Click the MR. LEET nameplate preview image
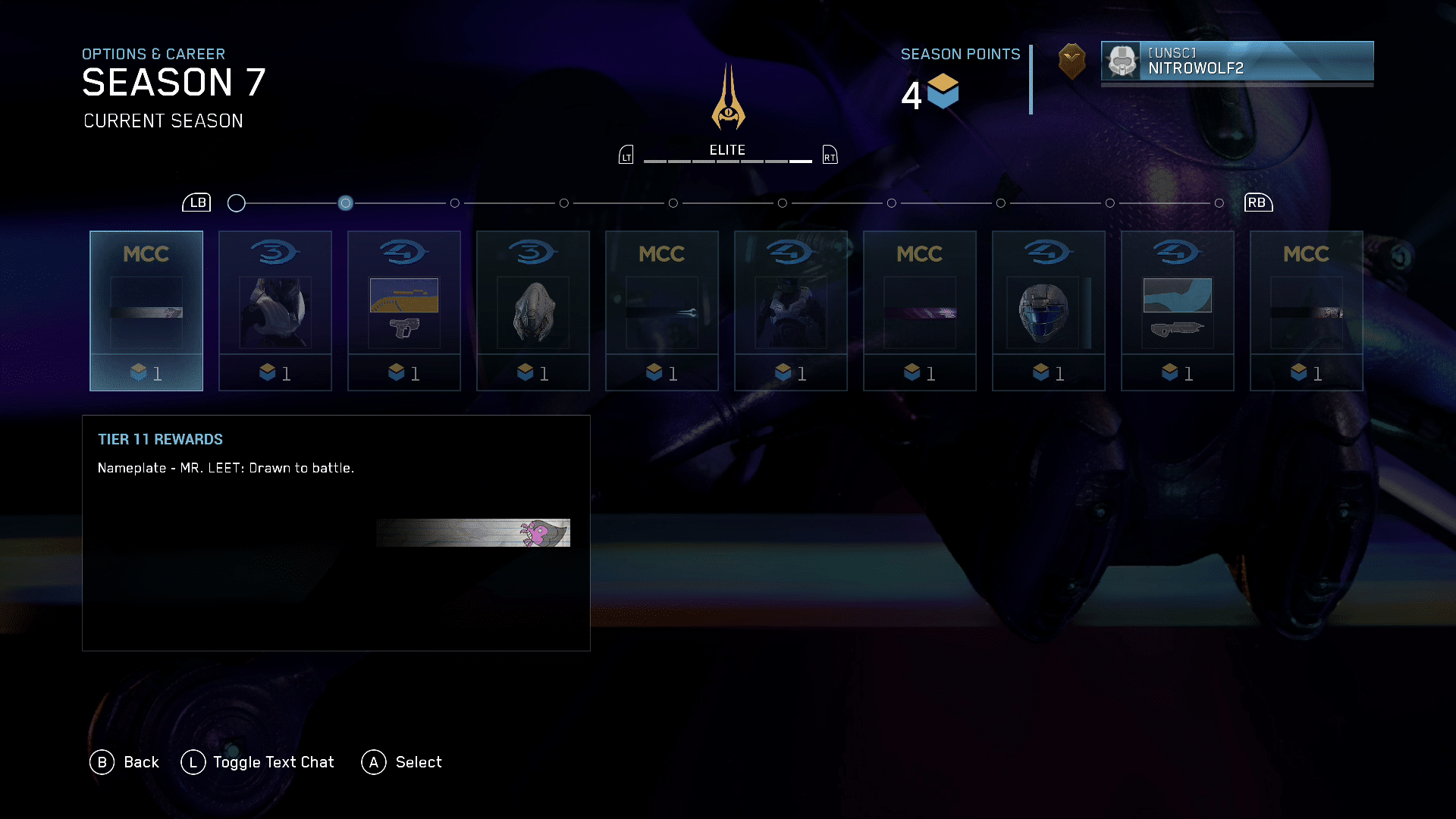Screen dimensions: 1456x819 click(473, 532)
